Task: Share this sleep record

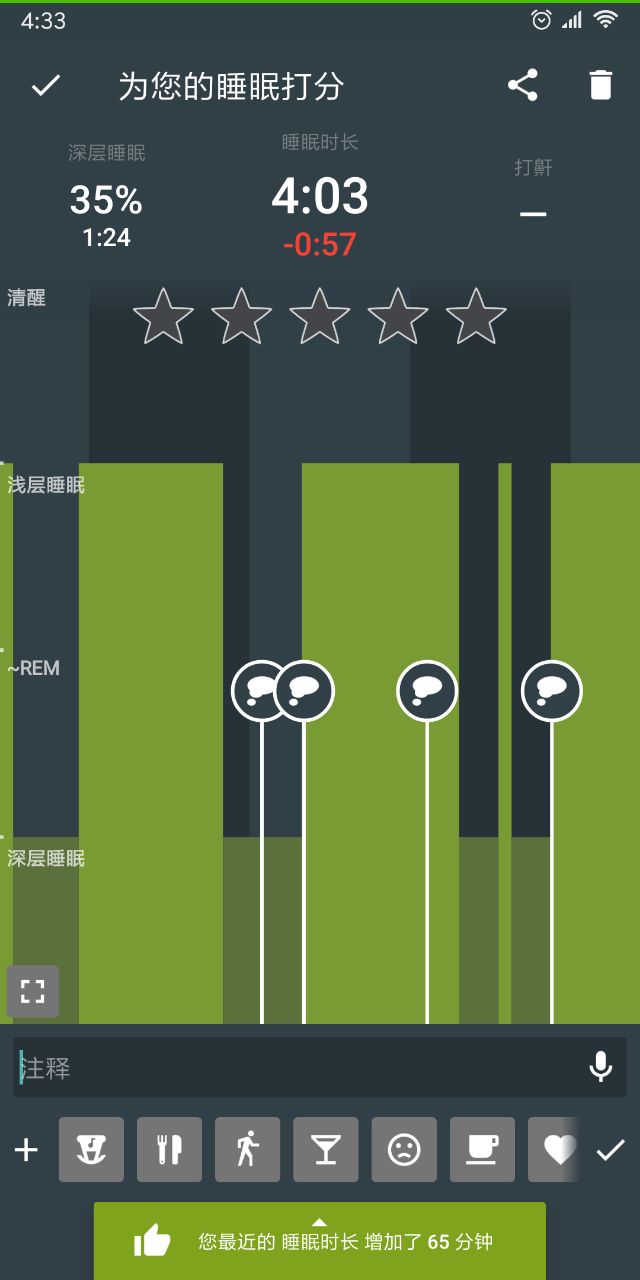Action: pos(523,86)
